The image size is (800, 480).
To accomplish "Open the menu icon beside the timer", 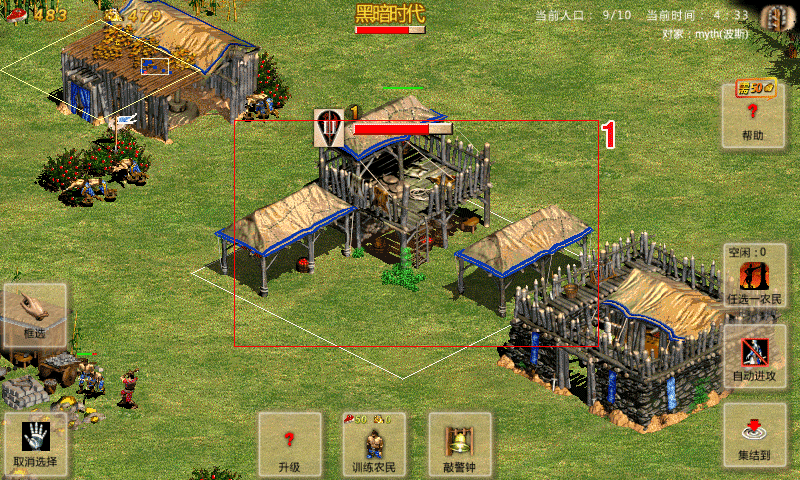I will [772, 16].
